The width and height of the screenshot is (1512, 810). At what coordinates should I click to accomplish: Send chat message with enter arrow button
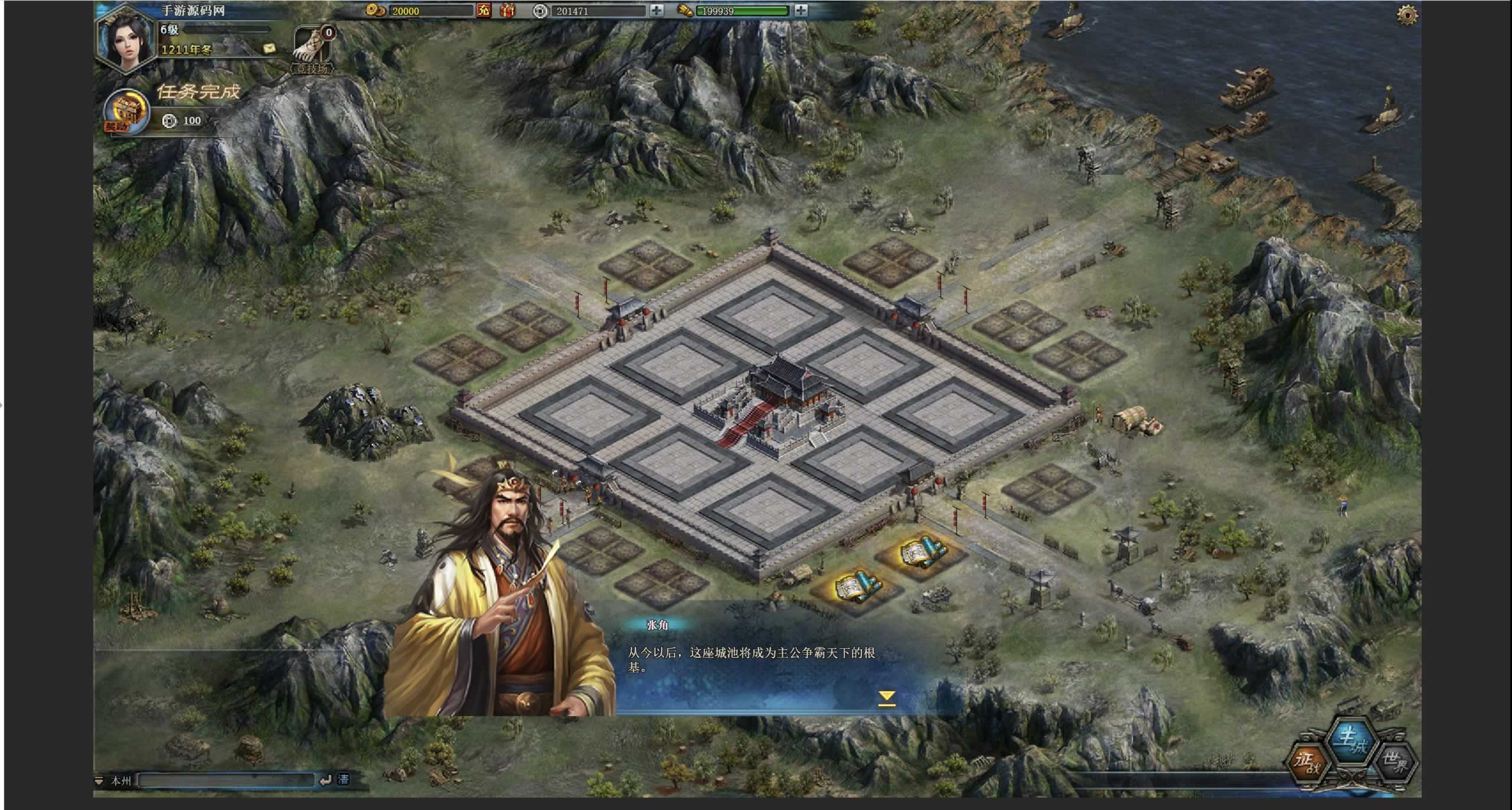(x=325, y=780)
